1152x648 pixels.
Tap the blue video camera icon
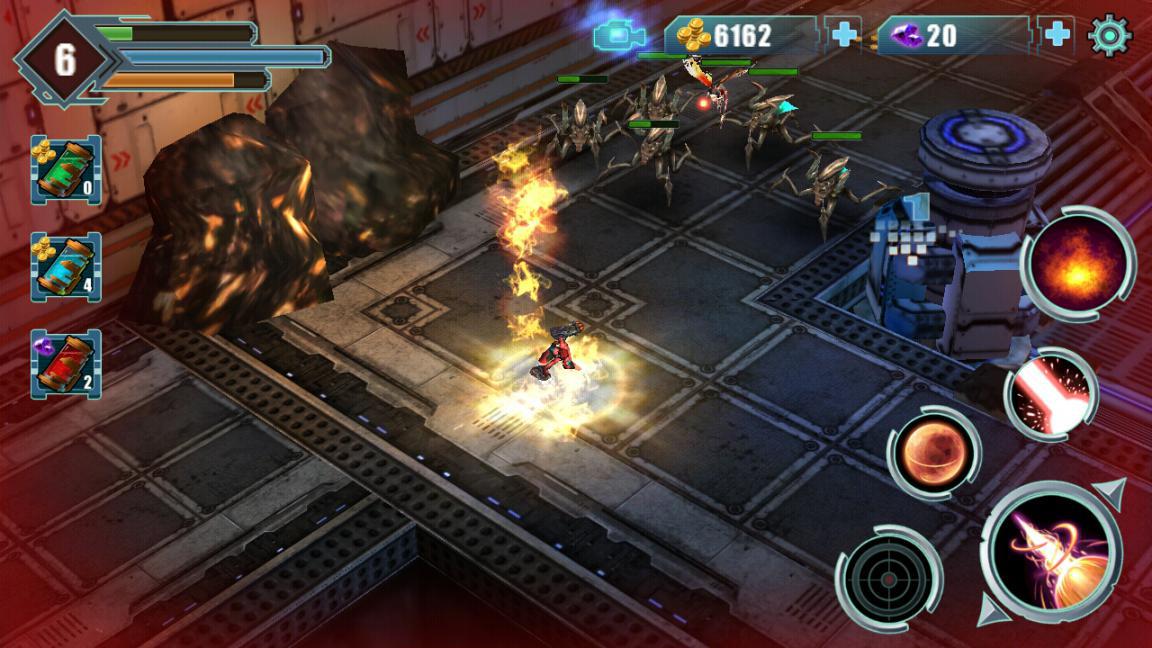click(x=620, y=37)
